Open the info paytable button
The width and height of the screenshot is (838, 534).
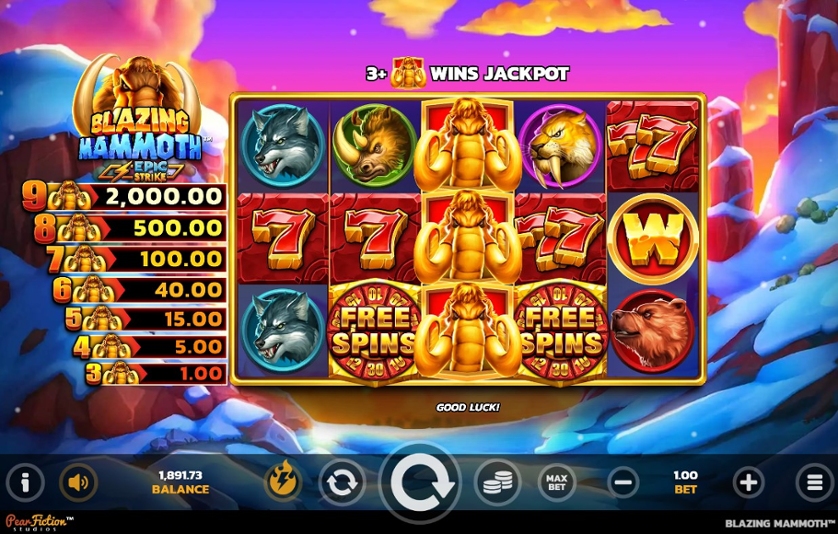click(26, 482)
